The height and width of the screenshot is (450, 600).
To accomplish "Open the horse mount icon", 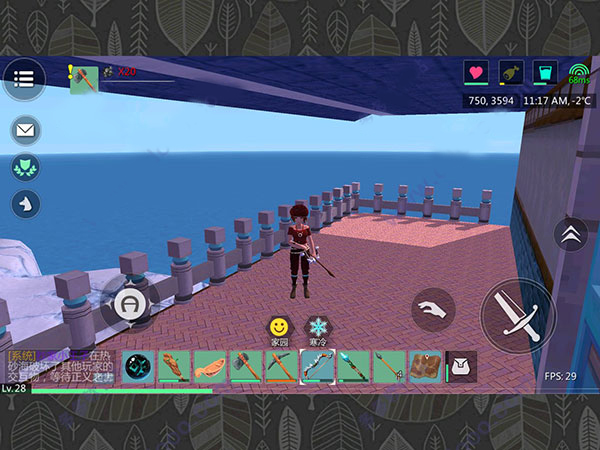I will pyautogui.click(x=25, y=204).
